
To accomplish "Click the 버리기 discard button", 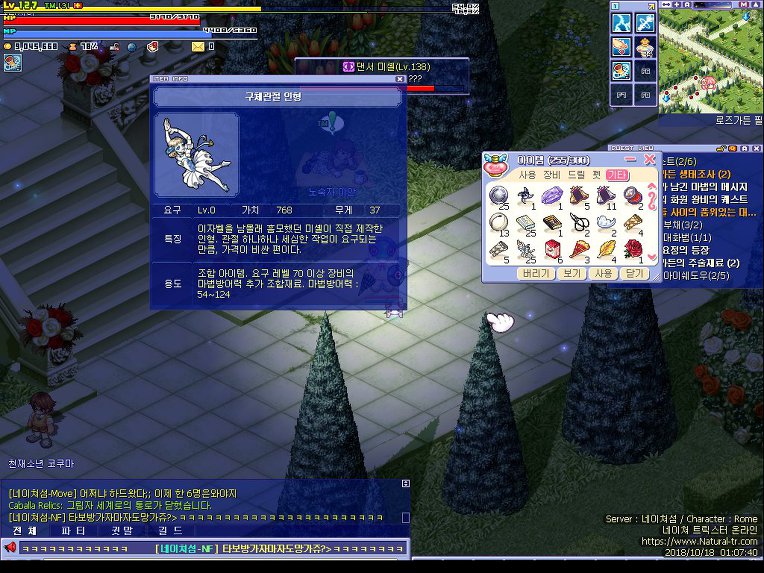I will click(536, 272).
